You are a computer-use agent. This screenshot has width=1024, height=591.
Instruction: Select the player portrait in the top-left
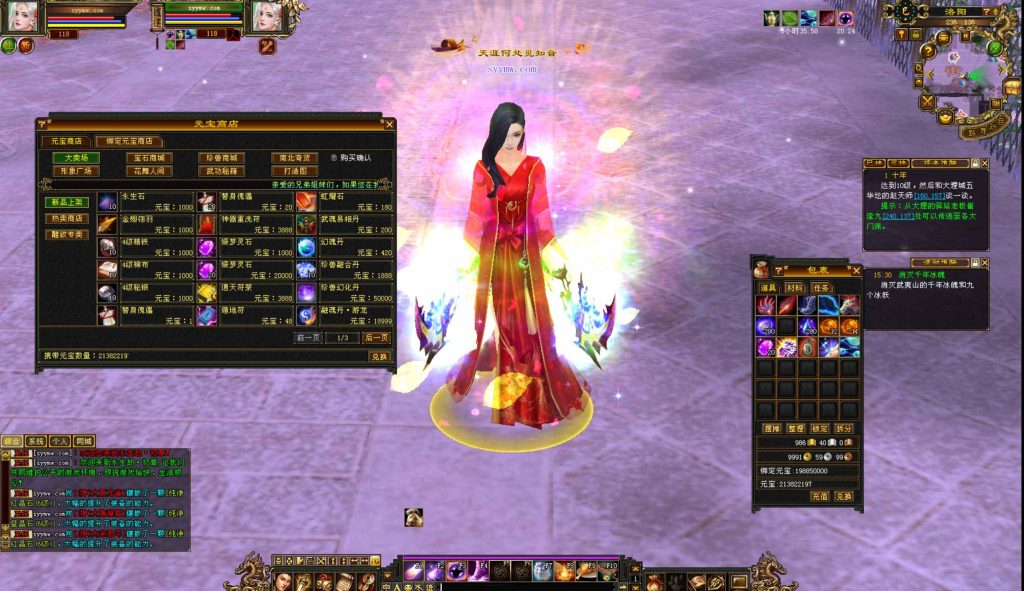(x=22, y=17)
